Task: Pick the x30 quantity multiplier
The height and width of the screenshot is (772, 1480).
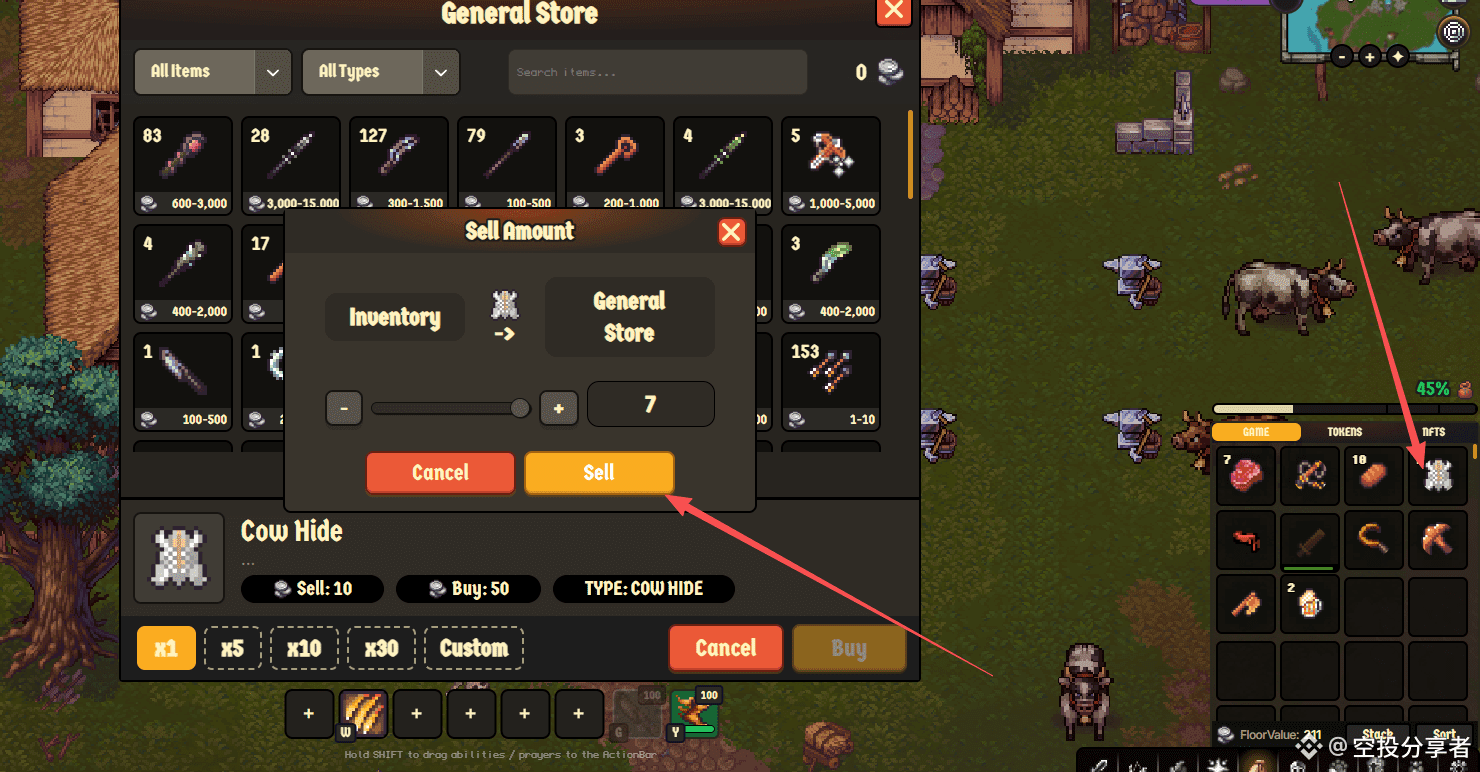Action: pos(381,648)
